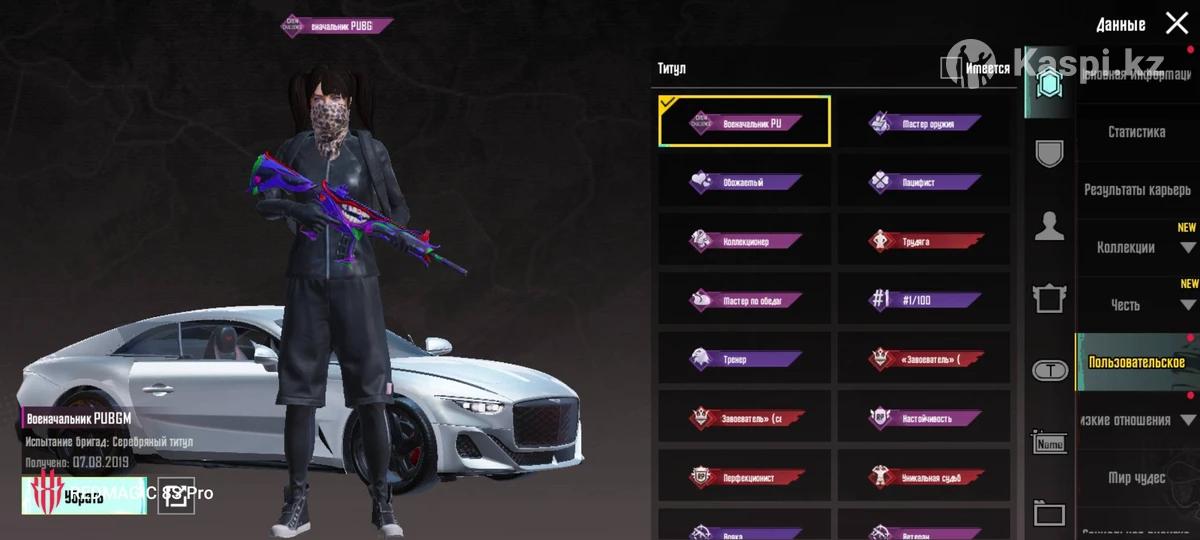The height and width of the screenshot is (540, 1200).
Task: Choose the Тренер title
Action: tap(744, 358)
